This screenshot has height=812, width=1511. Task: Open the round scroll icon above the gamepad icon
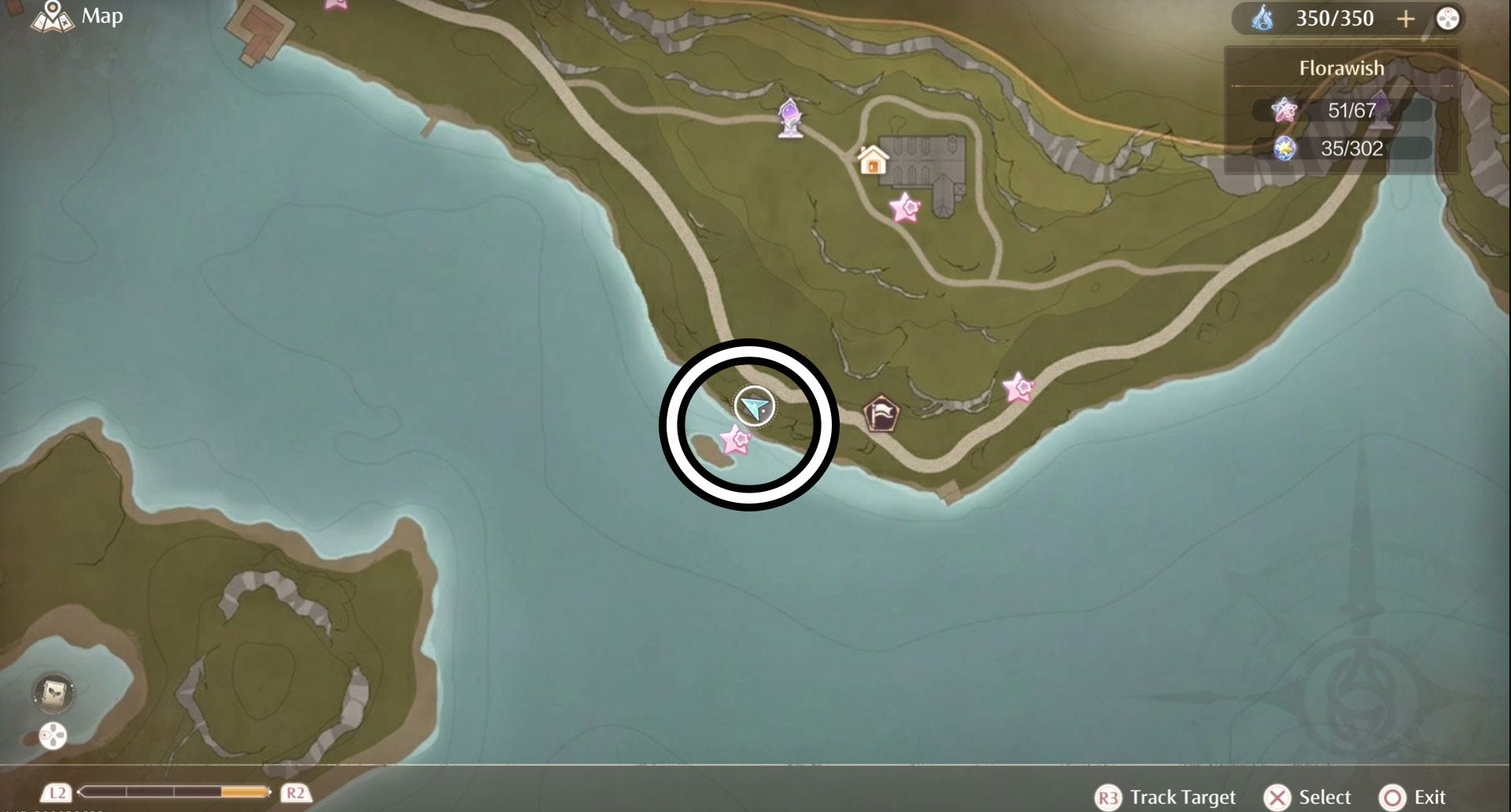(54, 692)
